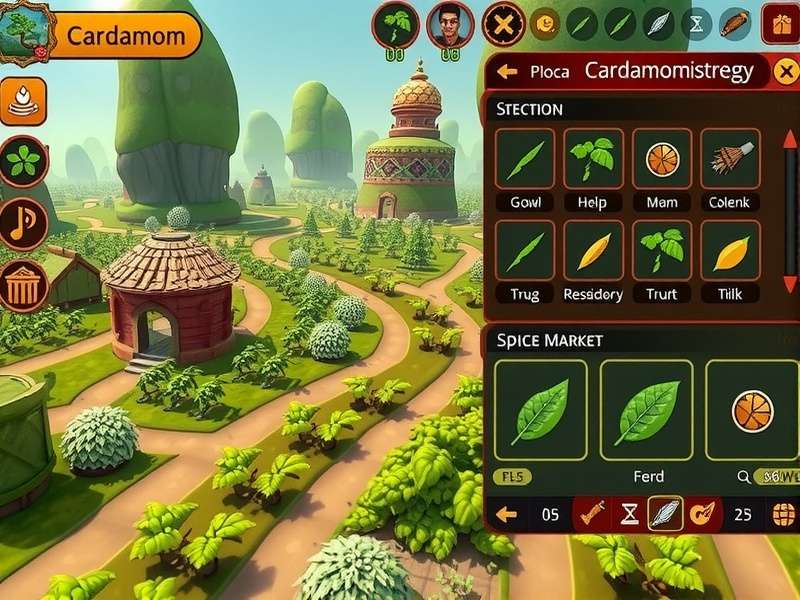Click the orange X button in top bar
The height and width of the screenshot is (600, 800).
point(503,24)
